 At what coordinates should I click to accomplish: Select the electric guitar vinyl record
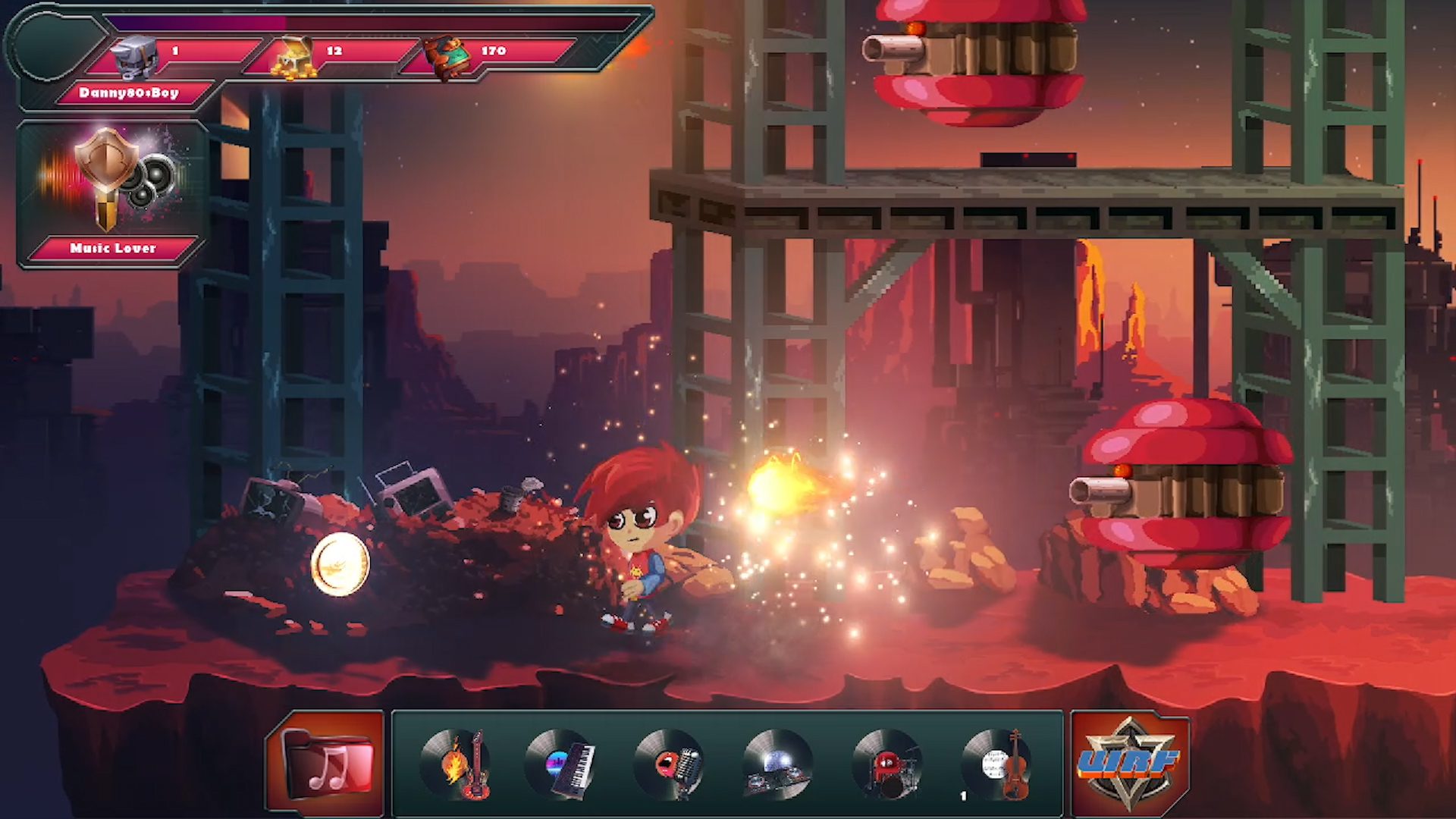(x=457, y=764)
